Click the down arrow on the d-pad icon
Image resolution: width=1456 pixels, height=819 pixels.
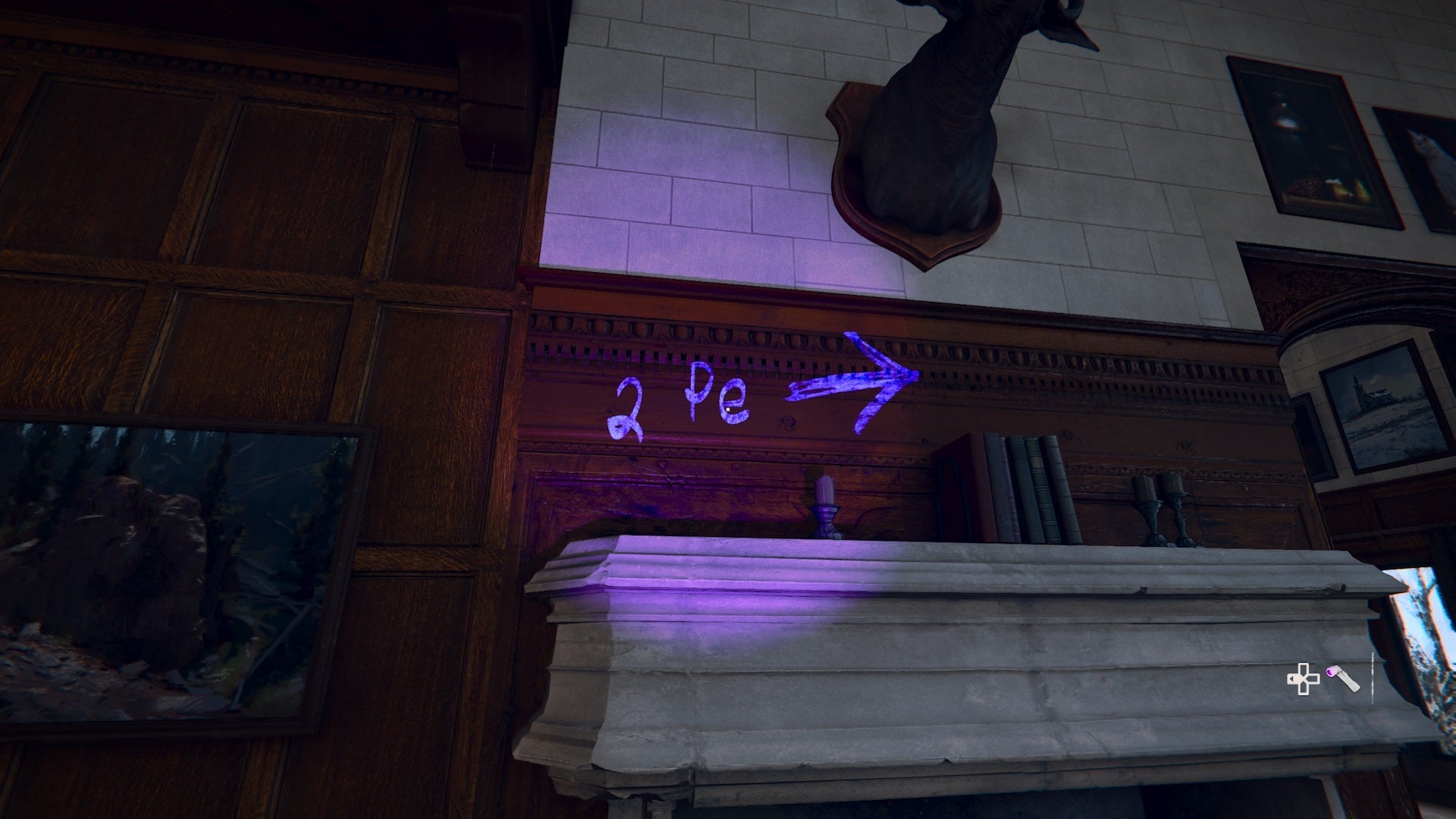click(1304, 689)
